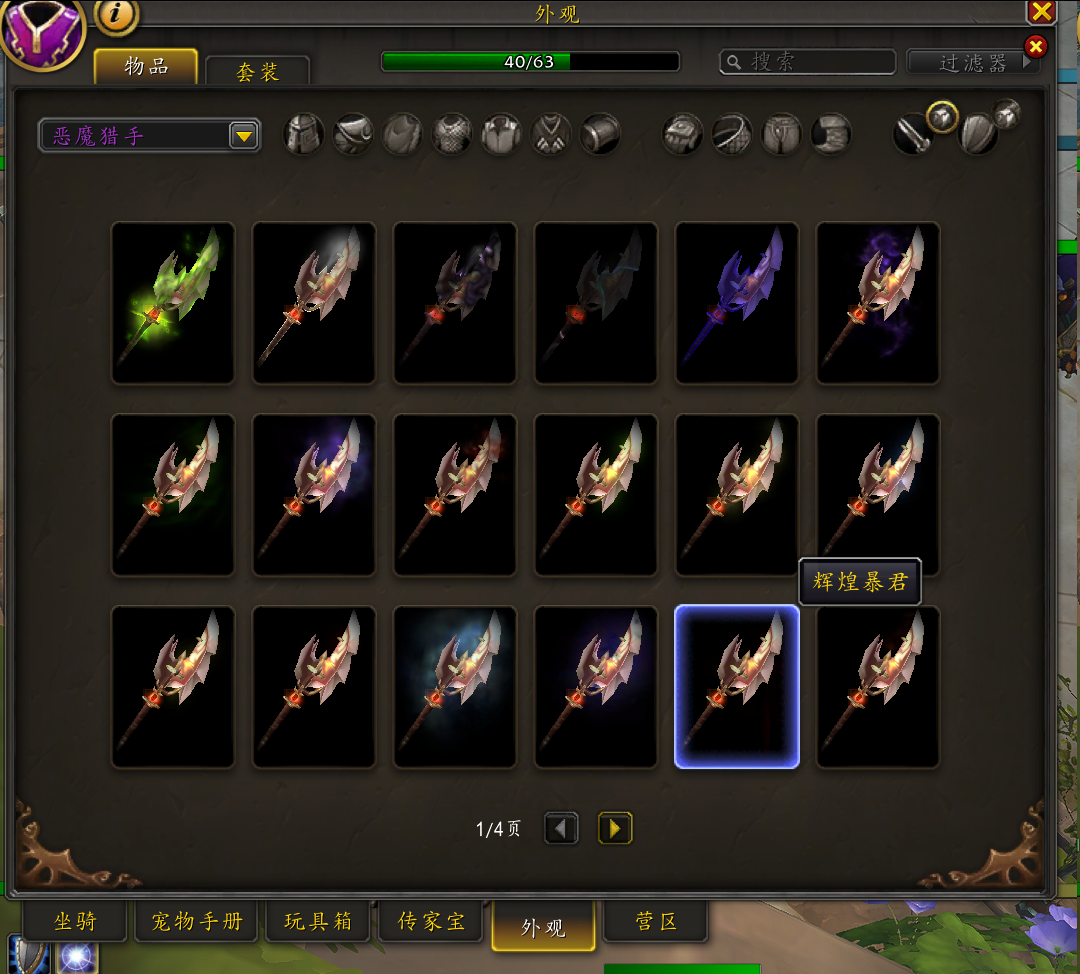Select the chest armor slot icon
Viewport: 1080px width, 974px height.
click(x=452, y=134)
